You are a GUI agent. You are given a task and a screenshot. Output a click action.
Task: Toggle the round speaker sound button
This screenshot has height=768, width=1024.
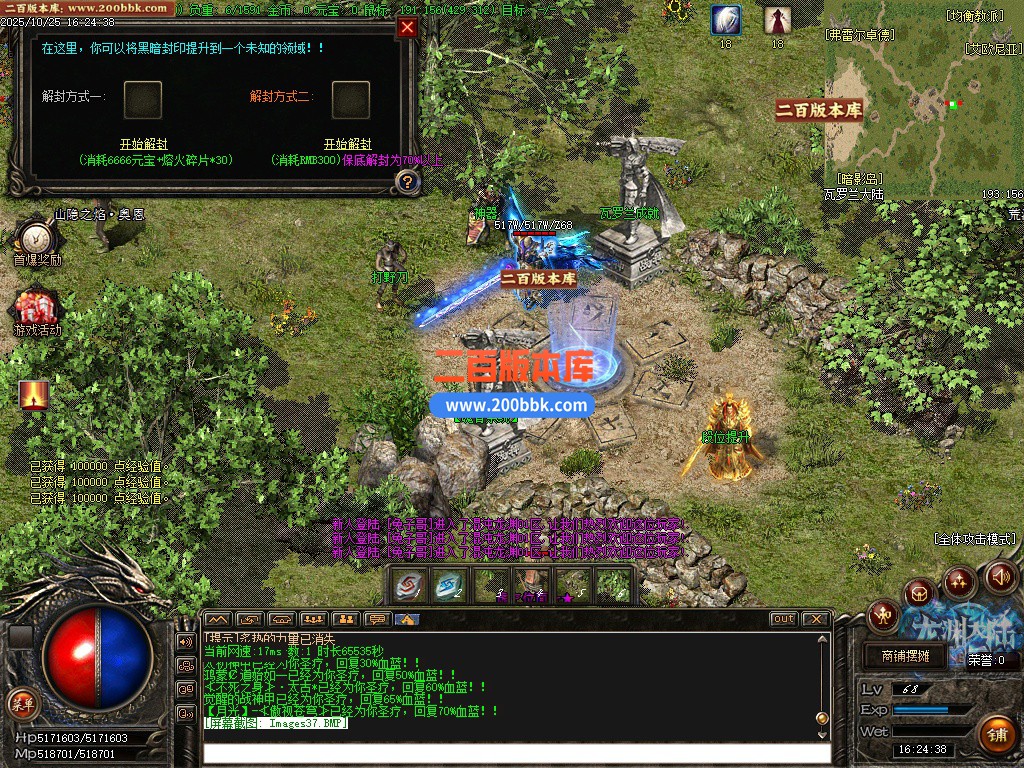[x=1001, y=577]
